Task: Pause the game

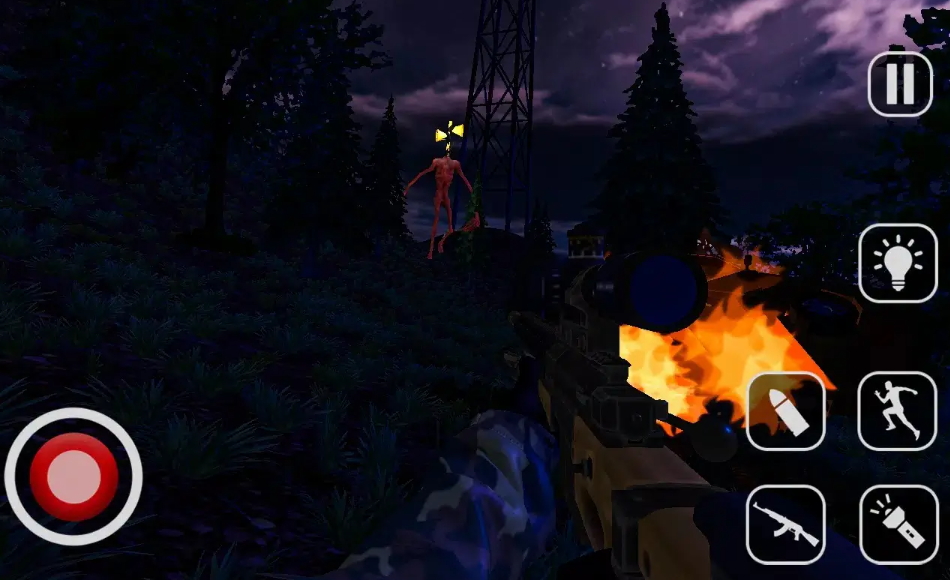Action: point(900,84)
